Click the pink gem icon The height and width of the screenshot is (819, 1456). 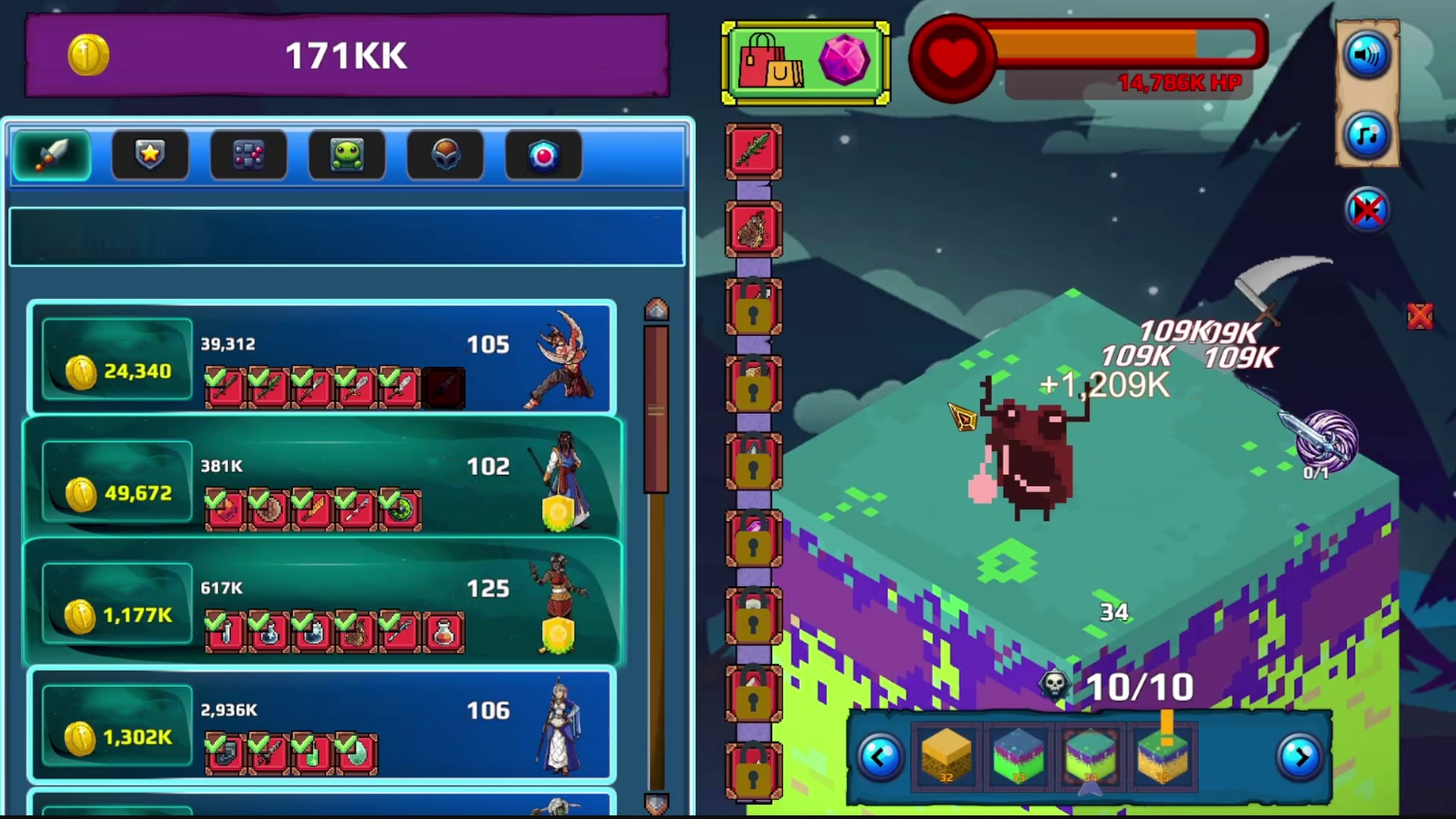(844, 61)
